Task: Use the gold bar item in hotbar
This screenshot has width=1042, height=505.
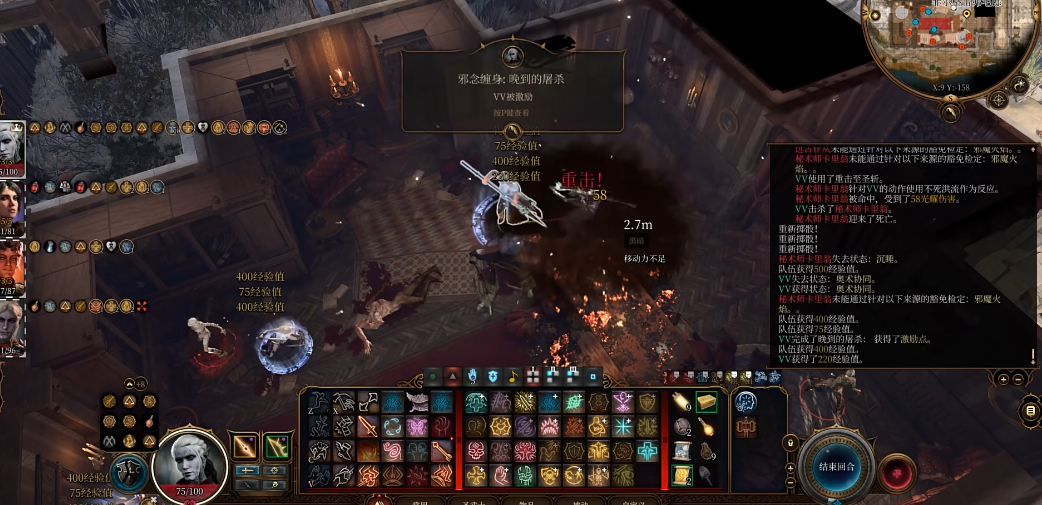Action: [x=707, y=402]
